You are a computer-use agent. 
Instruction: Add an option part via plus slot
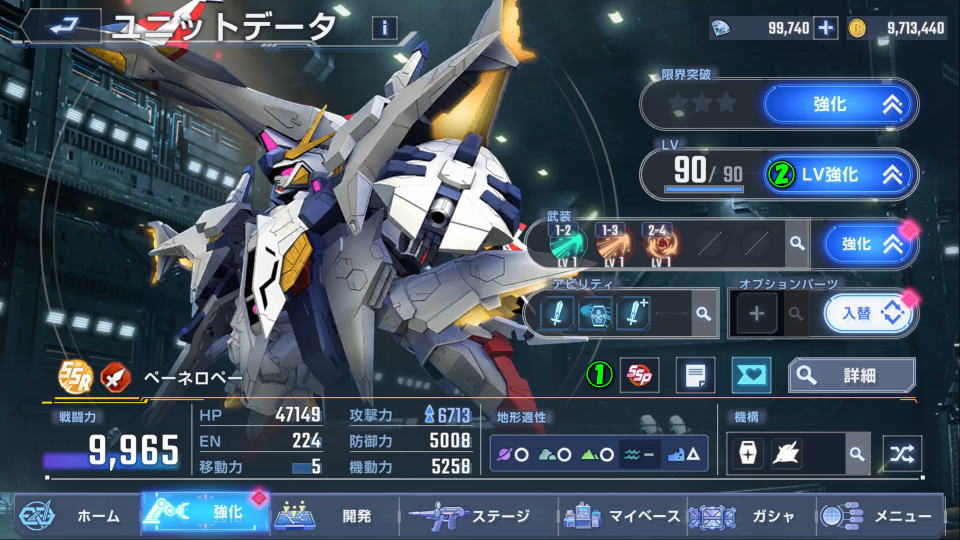756,314
